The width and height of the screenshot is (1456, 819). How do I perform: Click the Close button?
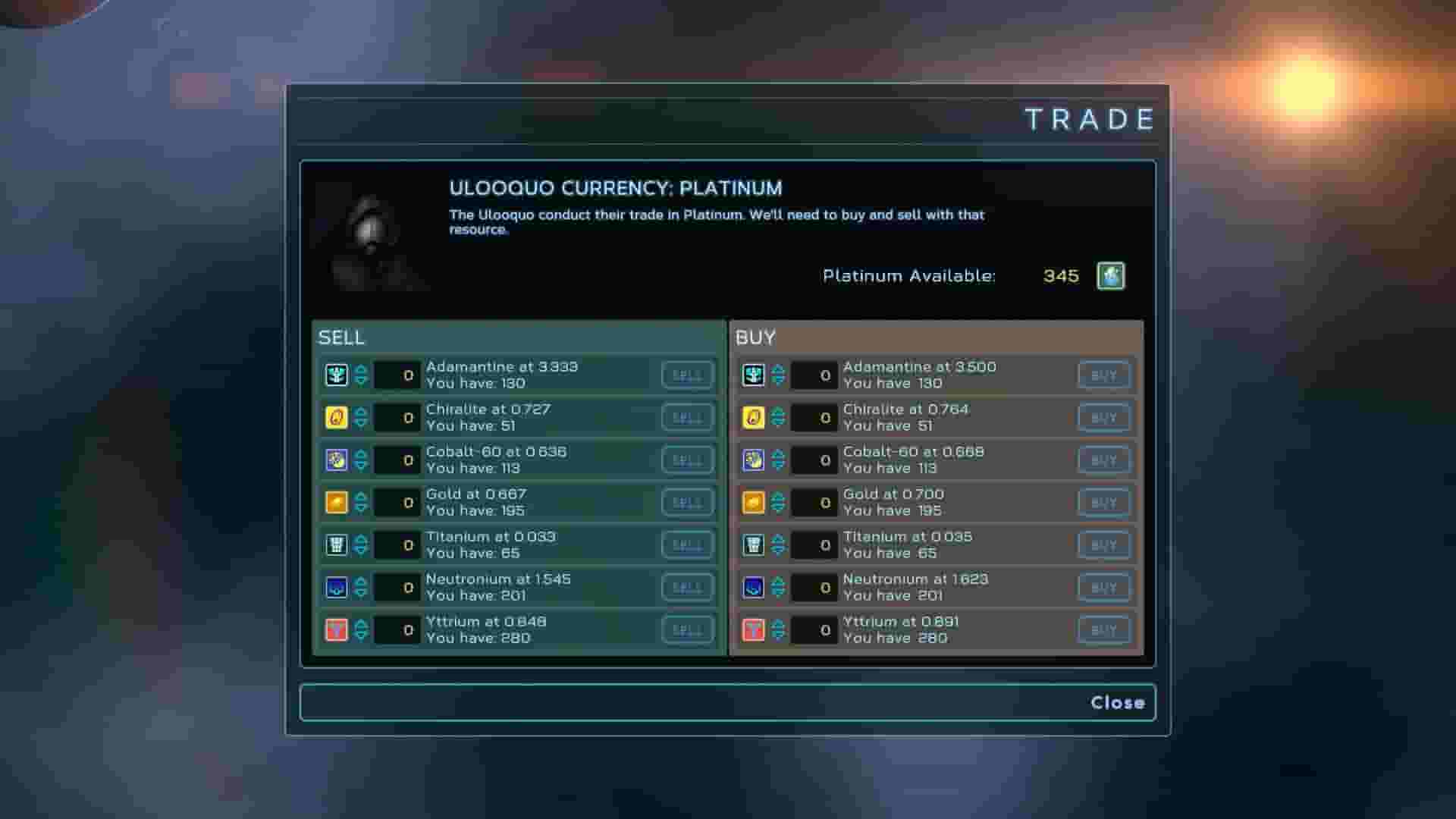pyautogui.click(x=1119, y=702)
